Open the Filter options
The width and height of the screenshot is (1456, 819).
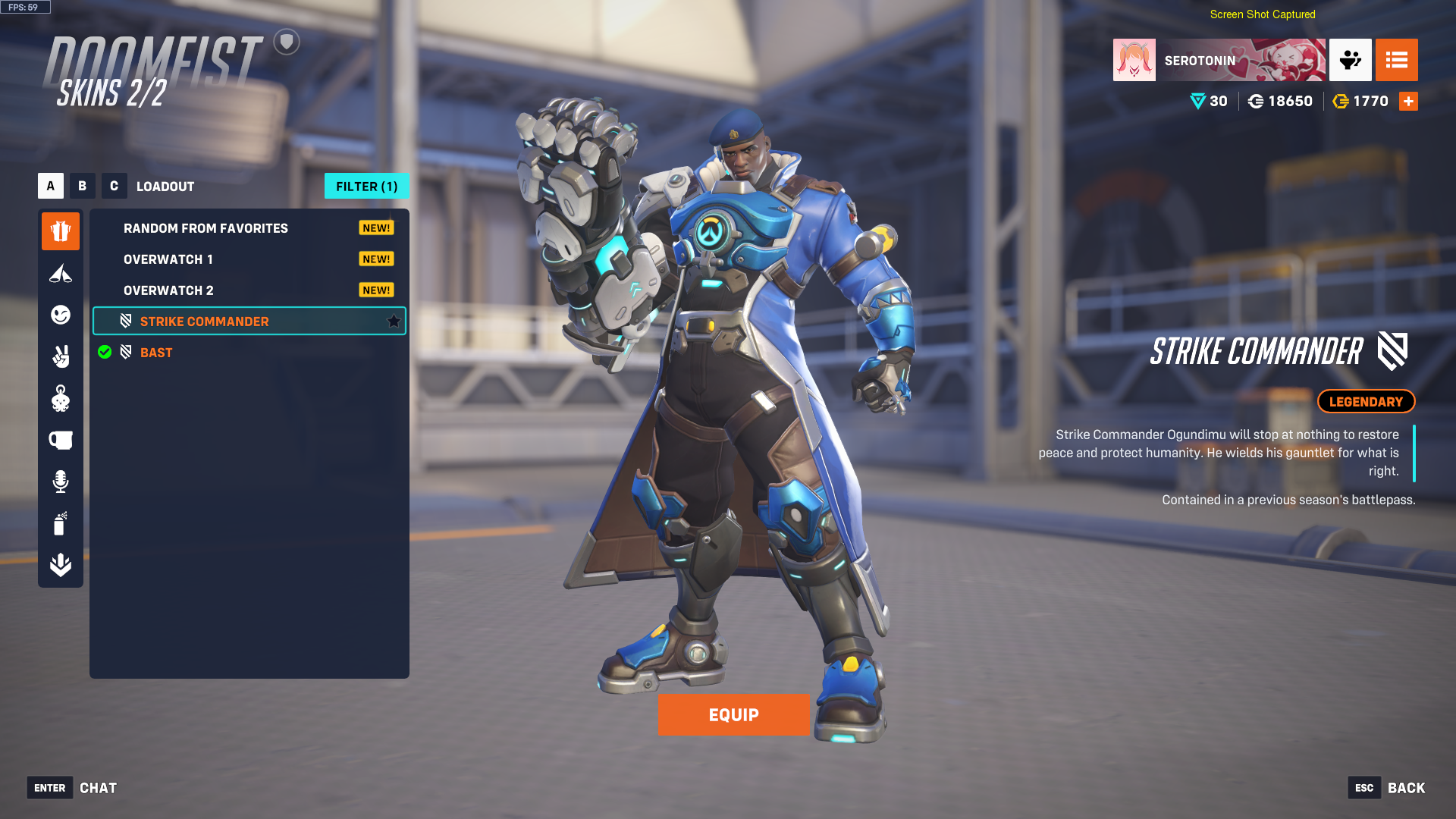click(x=366, y=187)
